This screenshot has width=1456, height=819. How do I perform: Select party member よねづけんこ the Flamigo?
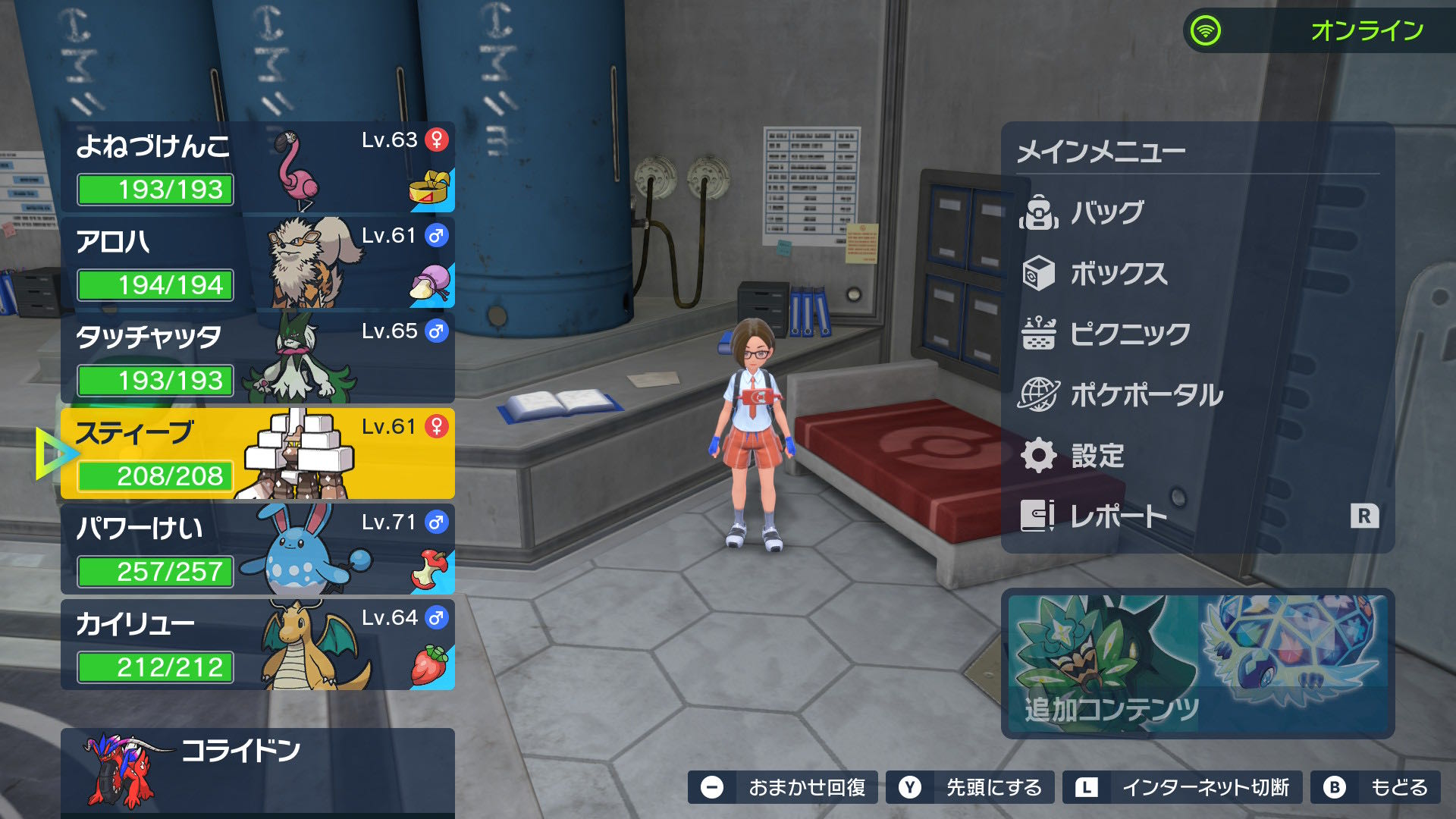258,167
